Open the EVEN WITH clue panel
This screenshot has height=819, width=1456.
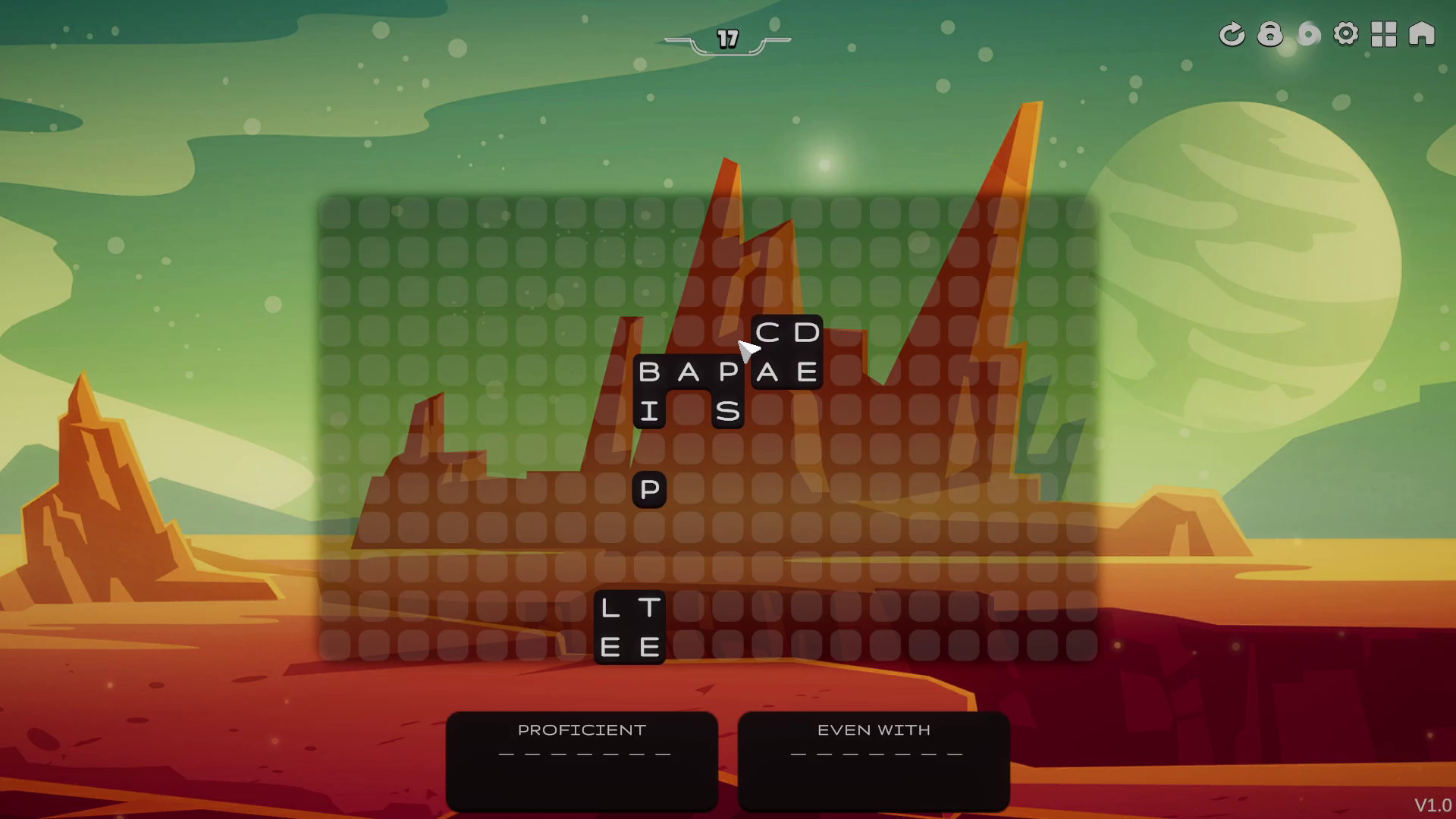pyautogui.click(x=874, y=758)
